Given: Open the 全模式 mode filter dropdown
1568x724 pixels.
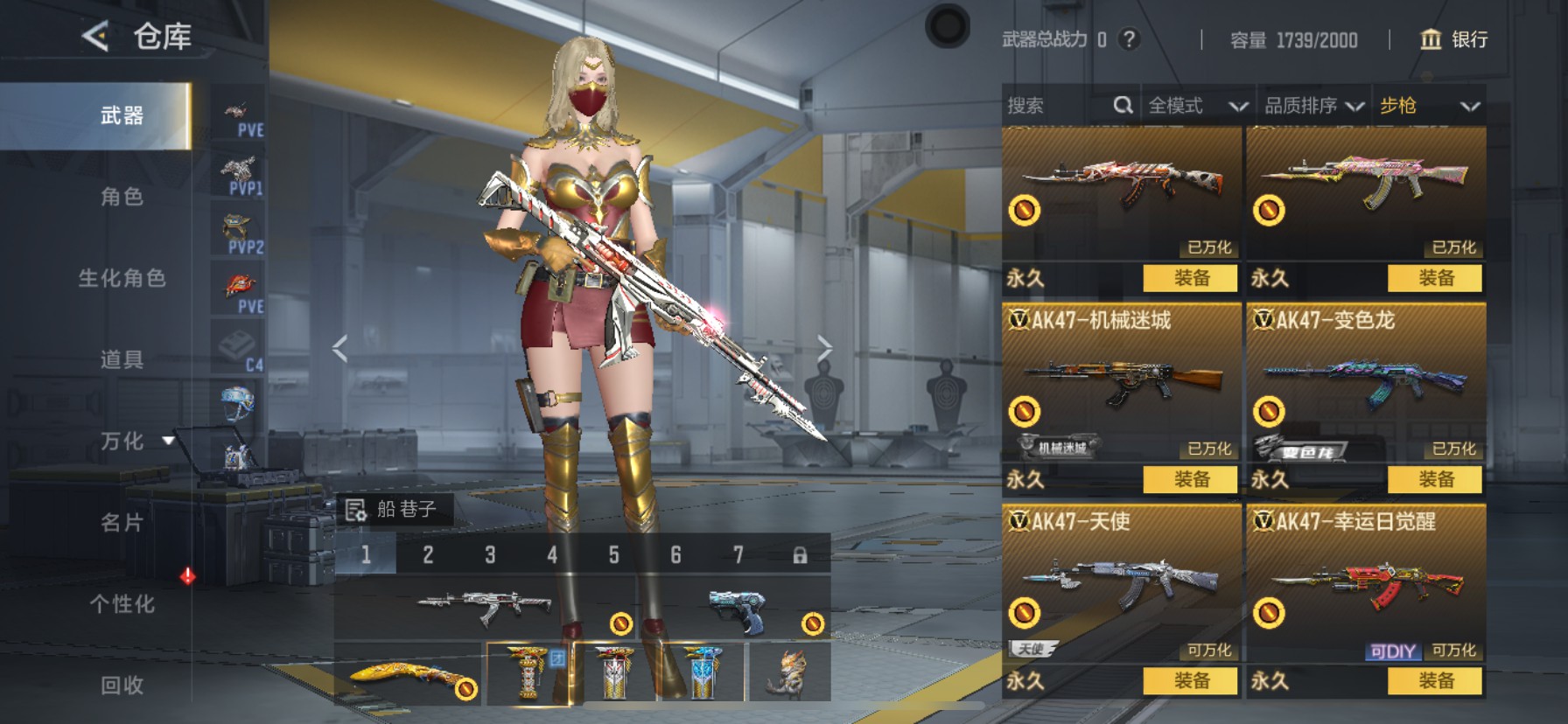Looking at the screenshot, I should [x=1196, y=106].
